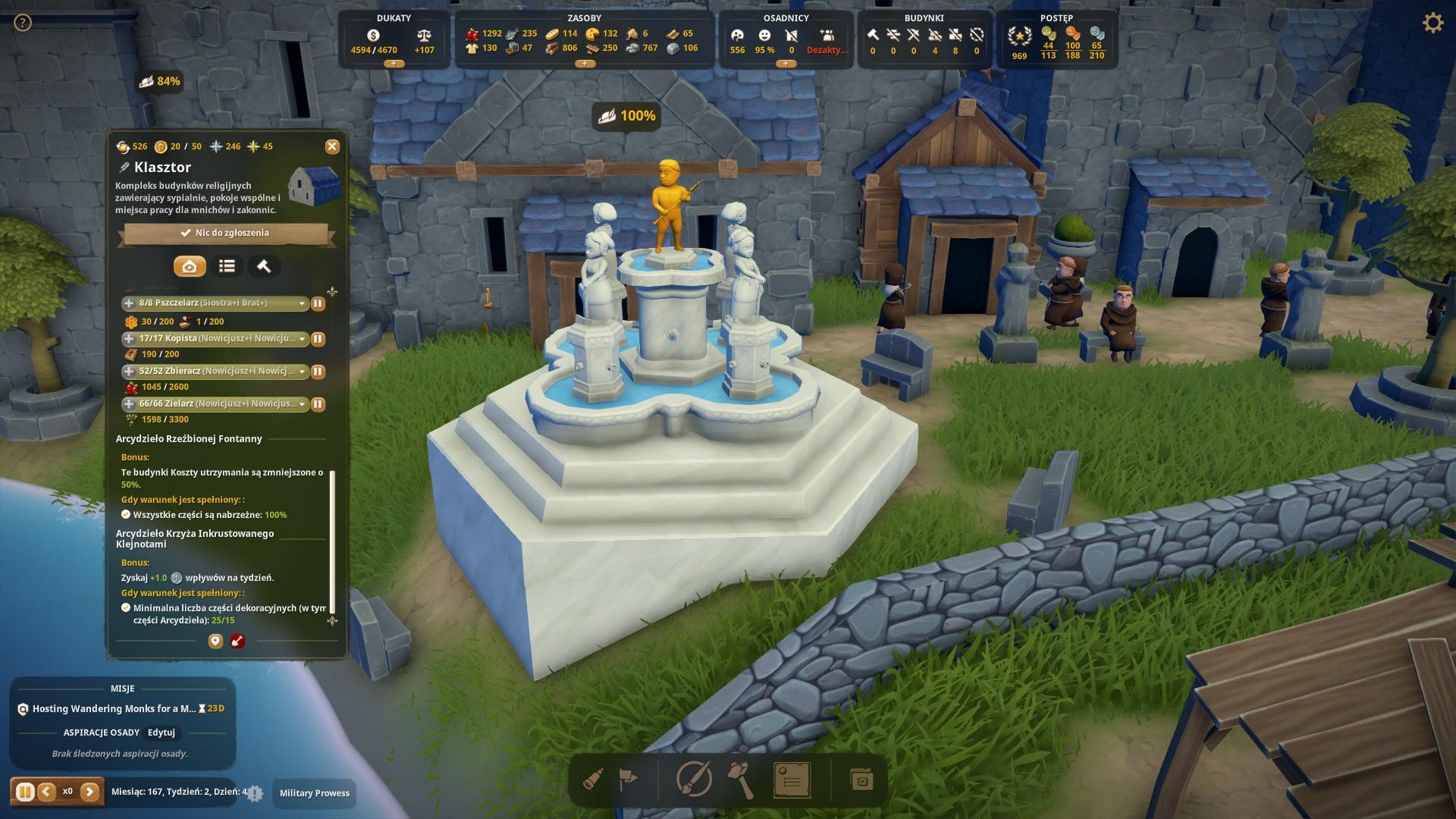Select the house overview tab in Klasztor panel

tap(190, 266)
